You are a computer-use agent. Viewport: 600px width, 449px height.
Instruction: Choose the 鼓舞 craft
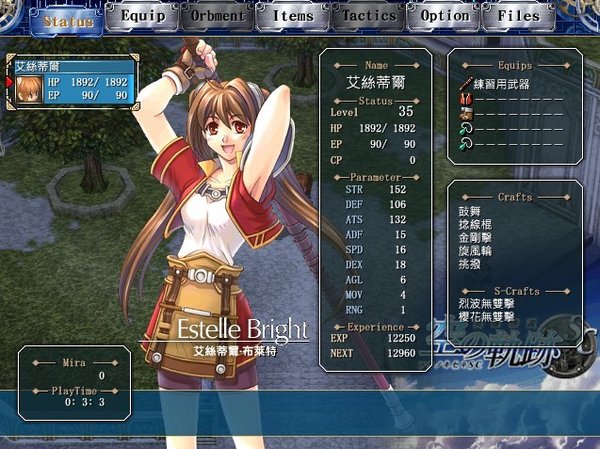469,213
